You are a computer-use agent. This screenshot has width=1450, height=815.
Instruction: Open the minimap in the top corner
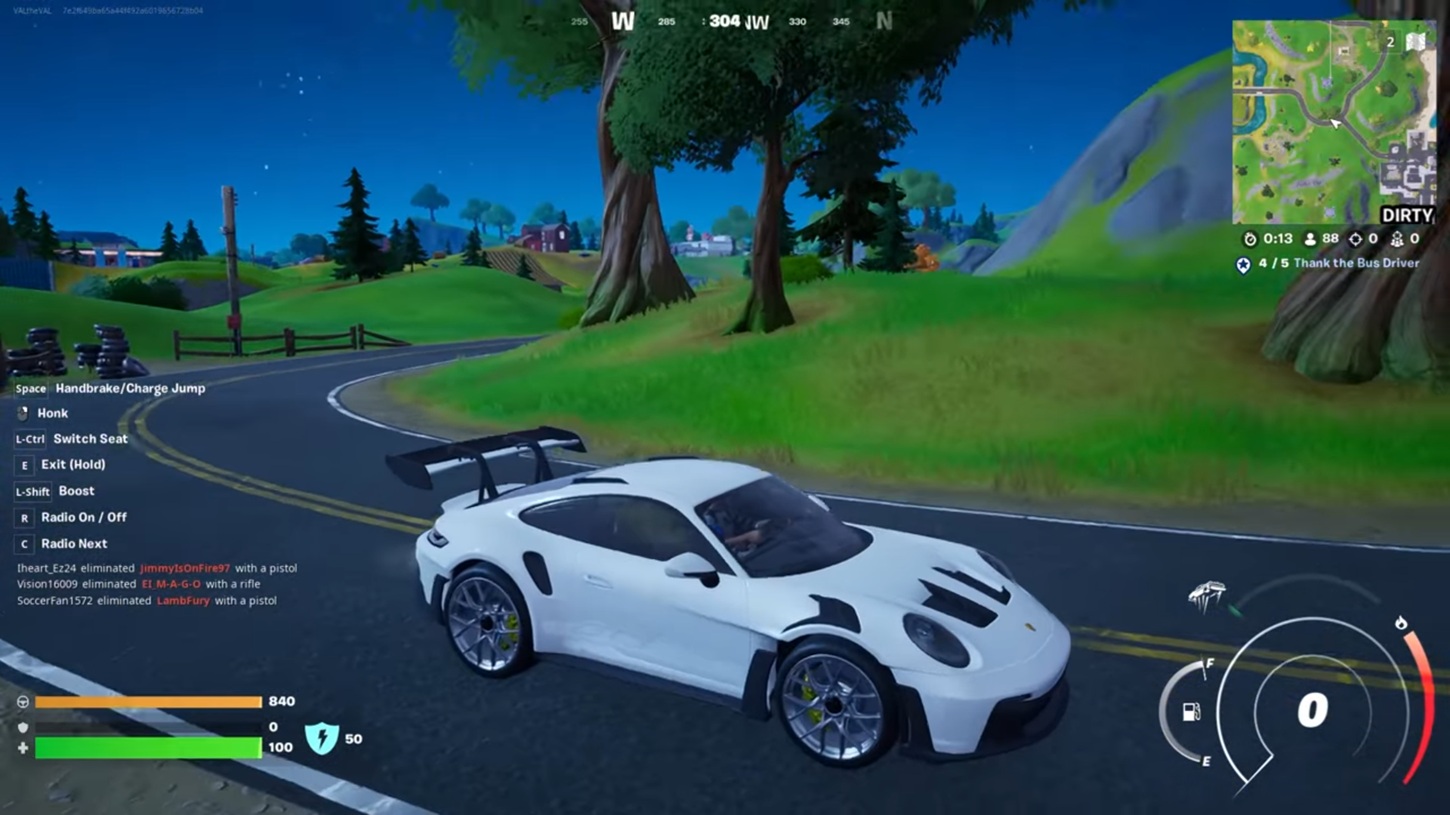point(1333,122)
